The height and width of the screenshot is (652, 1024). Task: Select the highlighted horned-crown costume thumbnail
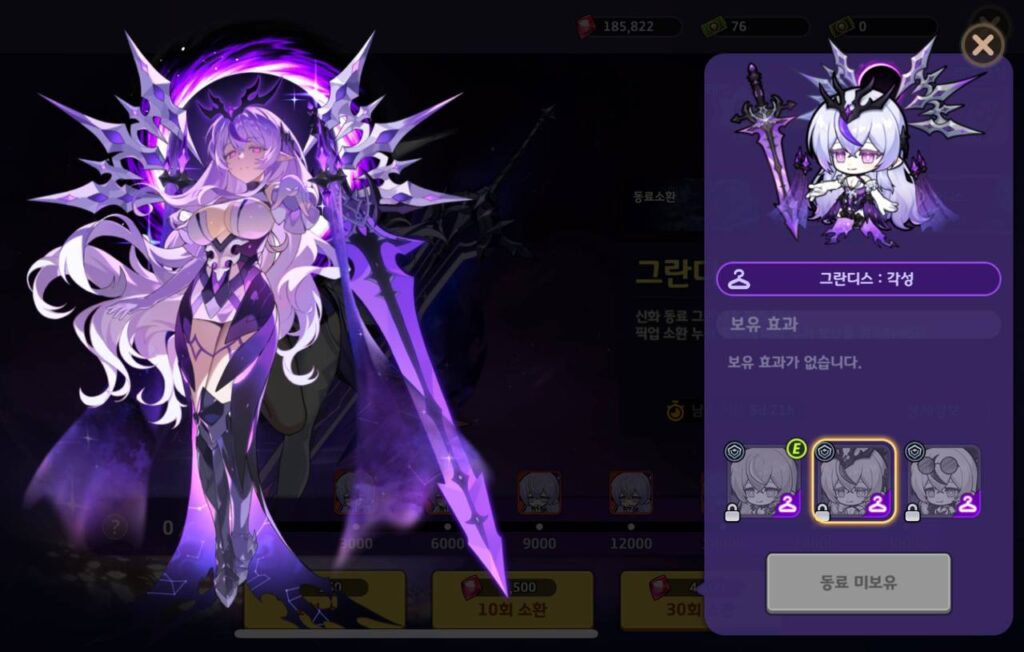(853, 480)
